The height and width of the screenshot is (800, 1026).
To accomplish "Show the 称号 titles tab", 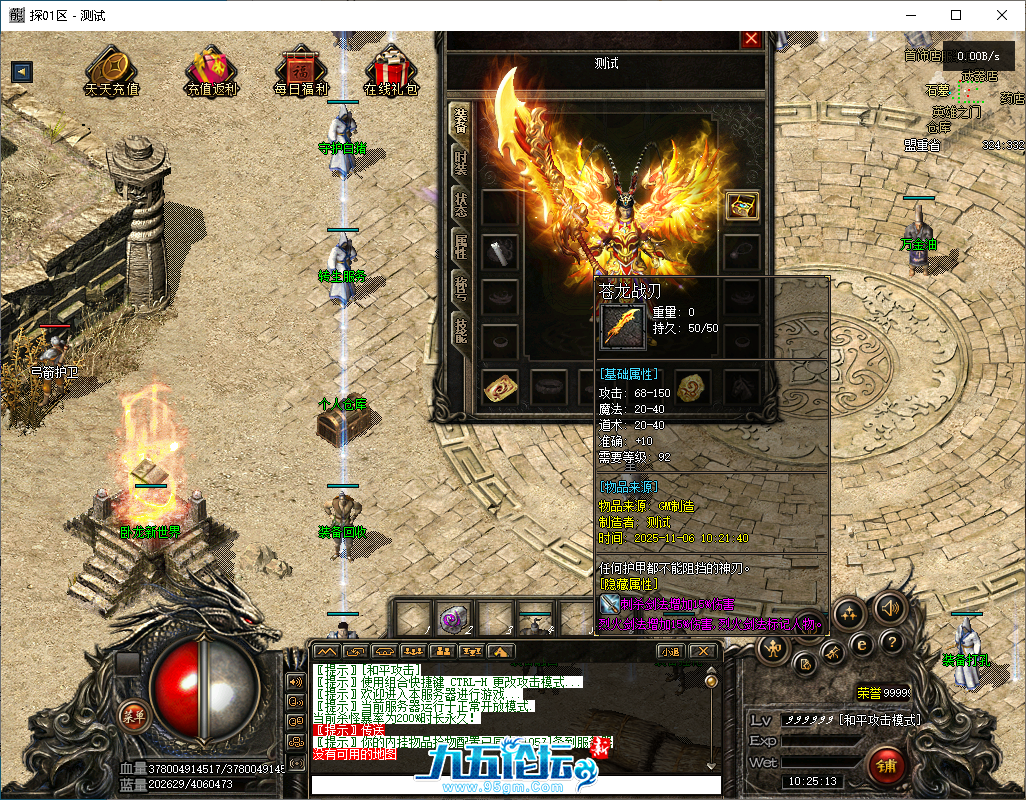I will [x=460, y=289].
